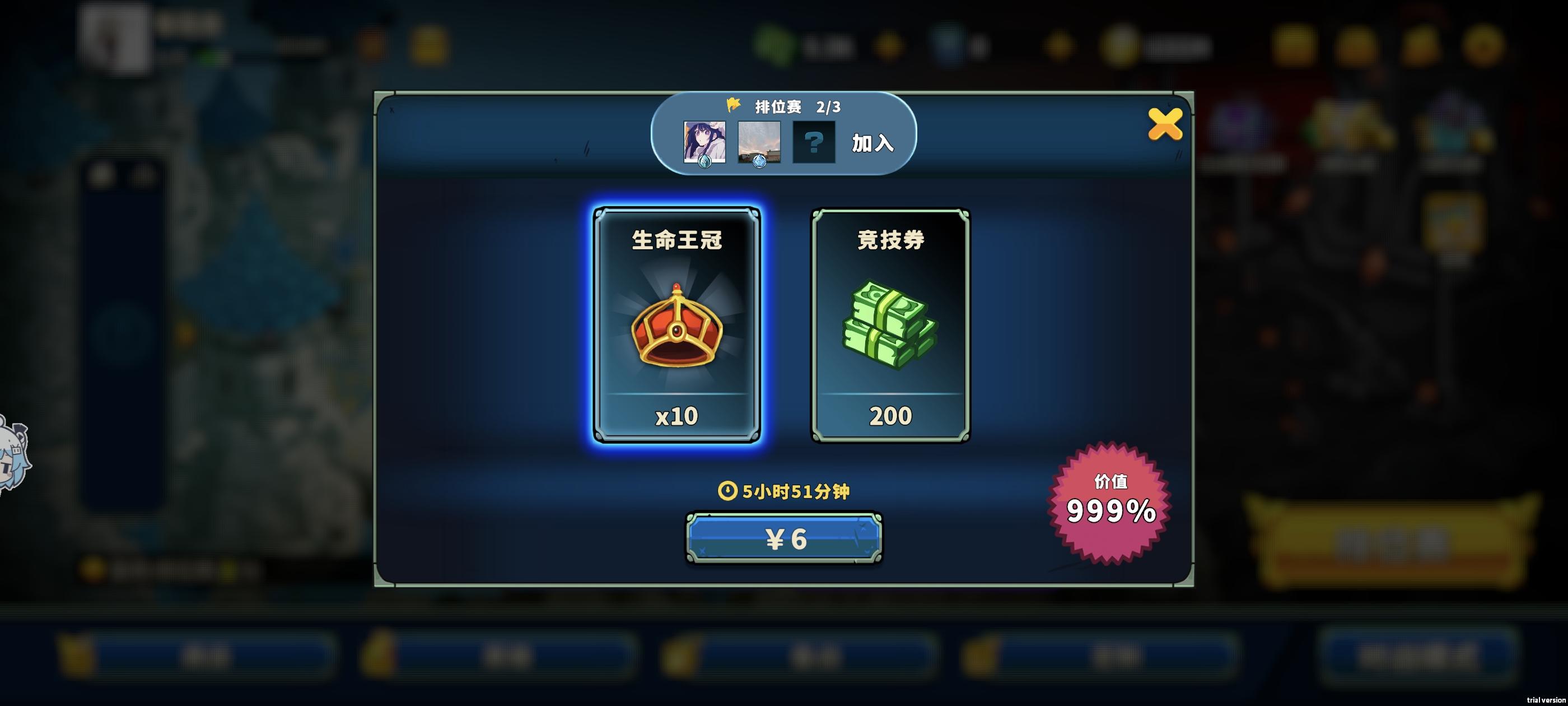Click the second teammate avatar portrait

pos(760,139)
